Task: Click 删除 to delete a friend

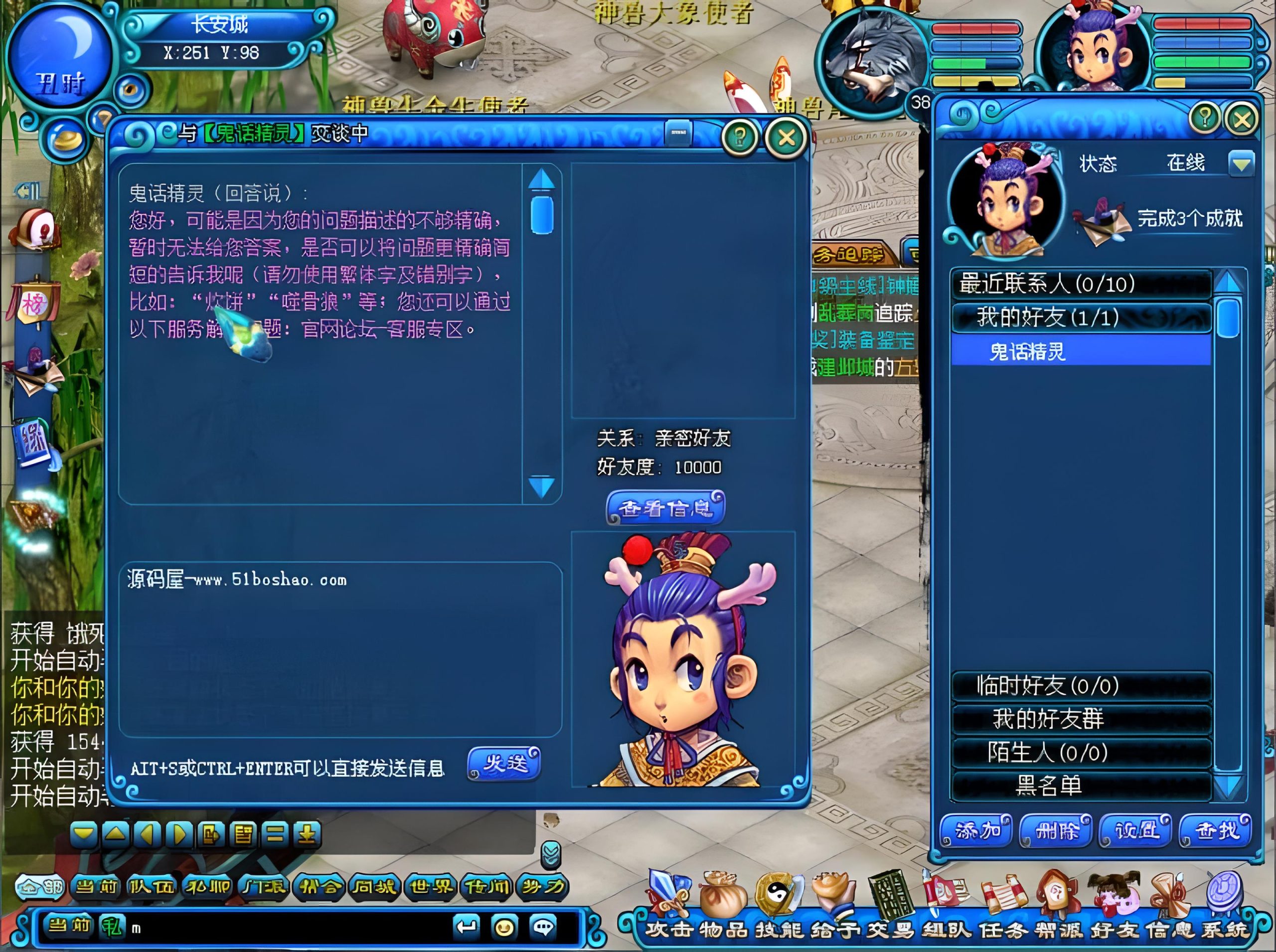Action: (1055, 831)
